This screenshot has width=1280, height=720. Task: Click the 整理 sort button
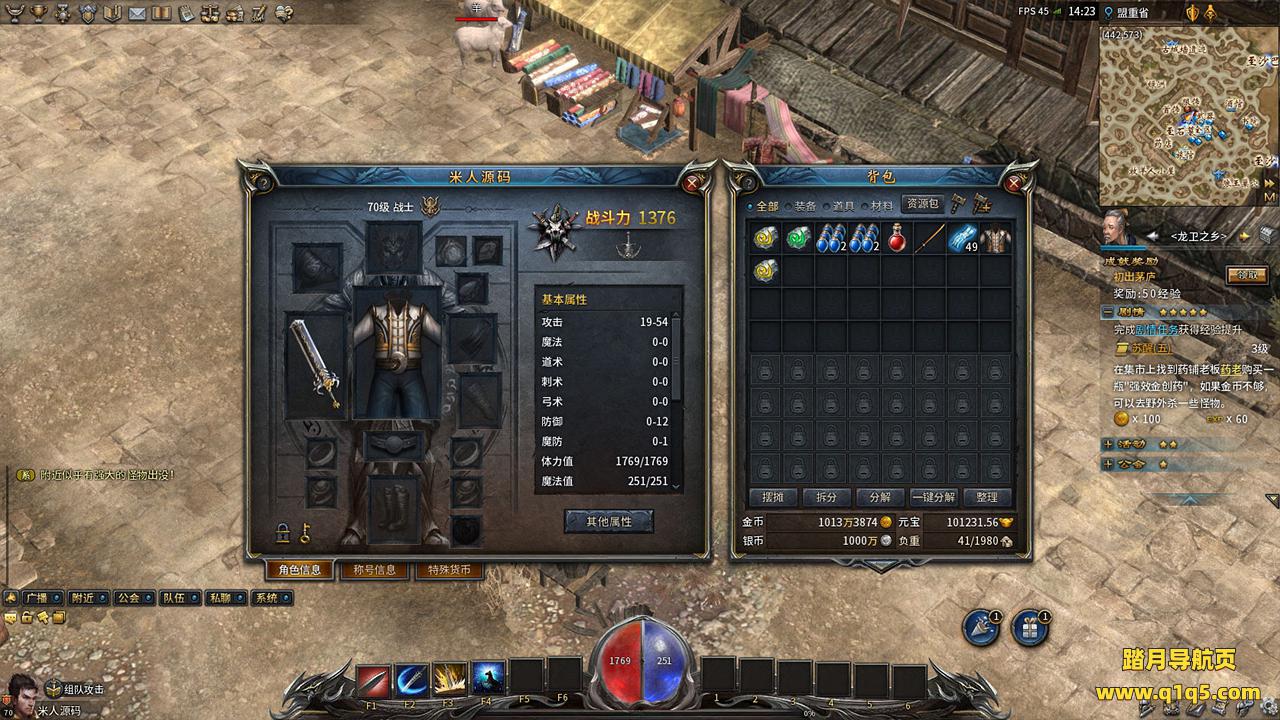point(986,497)
